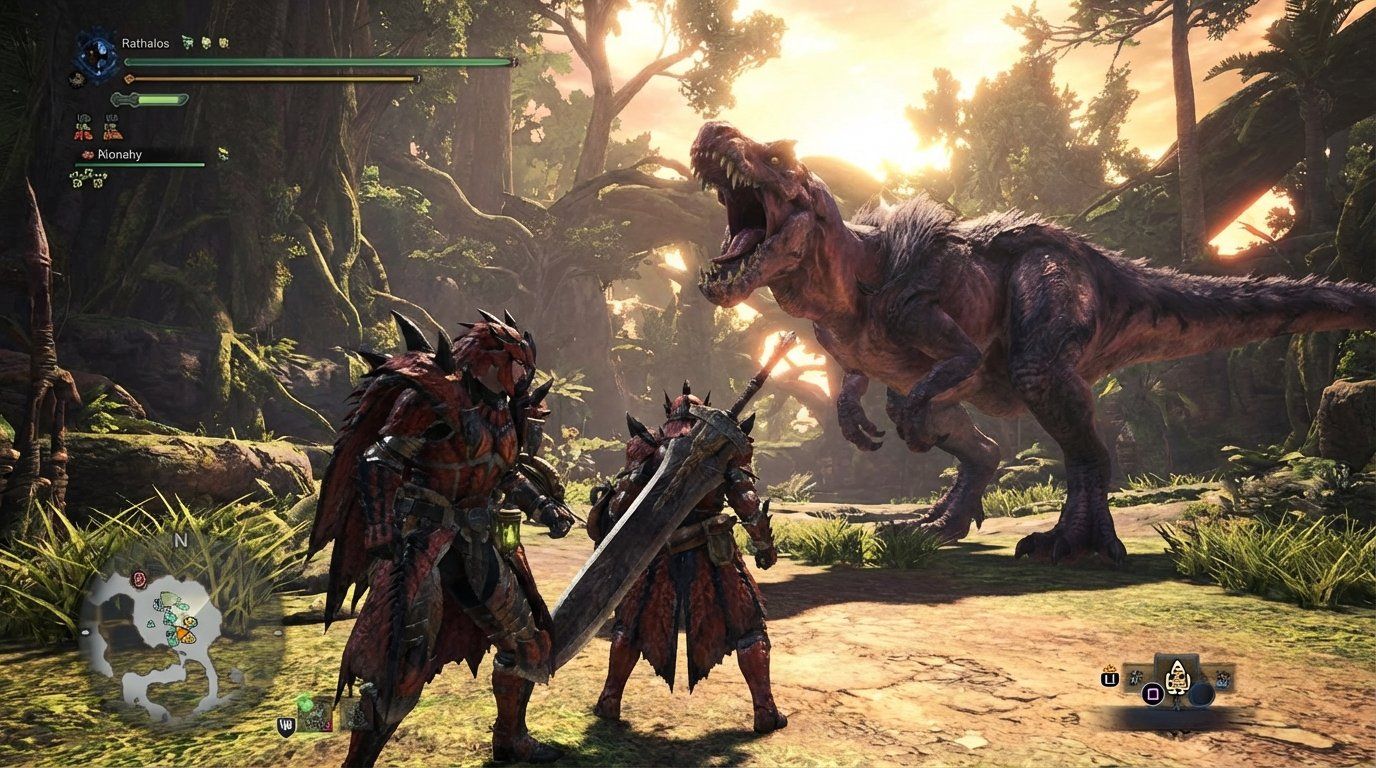Click the Rathalos face icon on the minimap
Image resolution: width=1376 pixels, height=768 pixels.
point(138,580)
